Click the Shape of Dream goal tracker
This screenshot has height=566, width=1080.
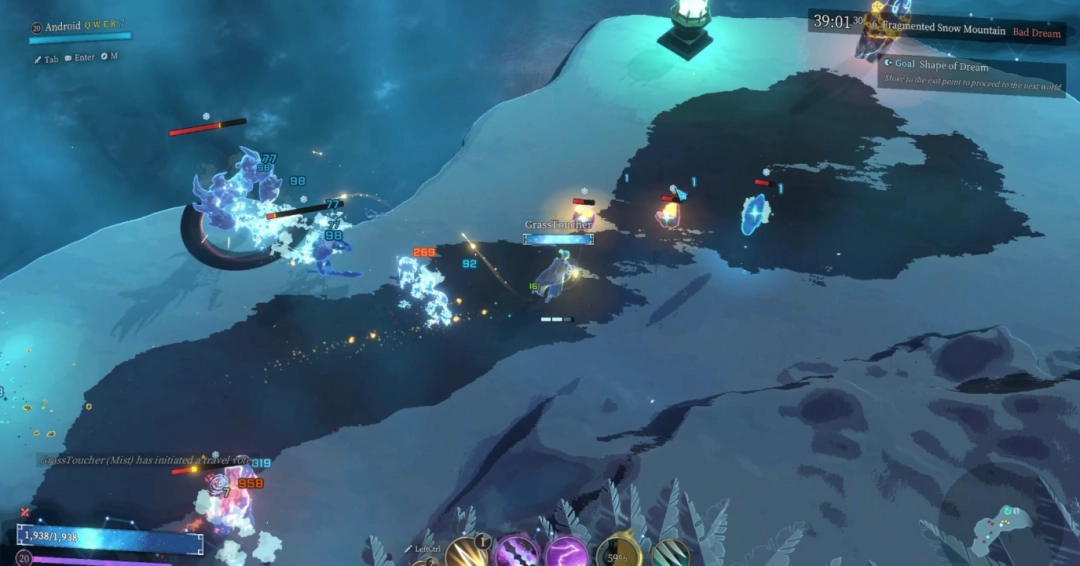(970, 72)
